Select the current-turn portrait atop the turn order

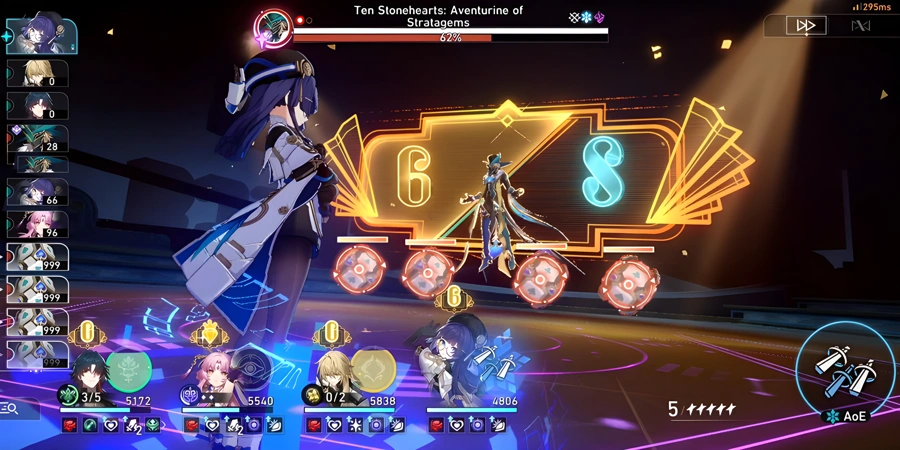40,34
